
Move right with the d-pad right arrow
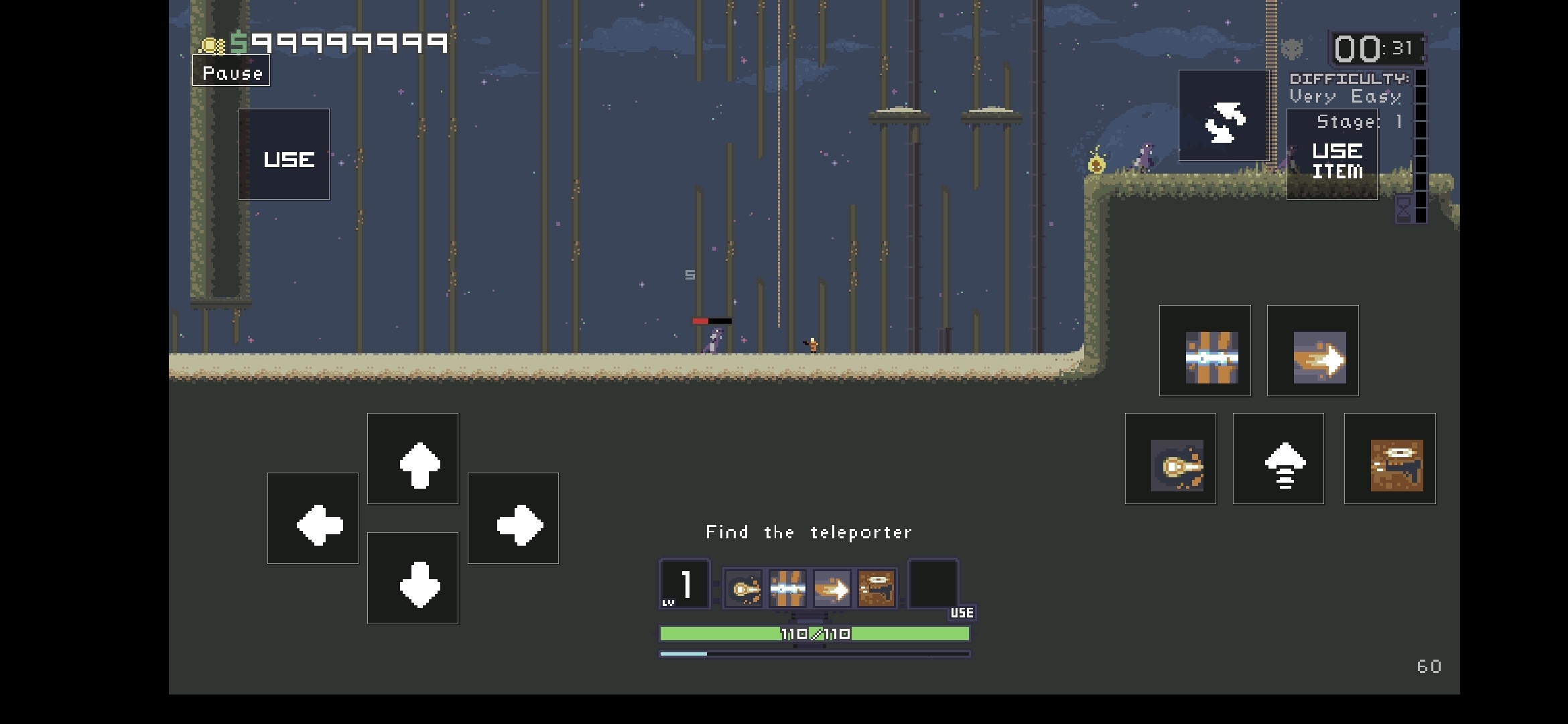[x=513, y=519]
